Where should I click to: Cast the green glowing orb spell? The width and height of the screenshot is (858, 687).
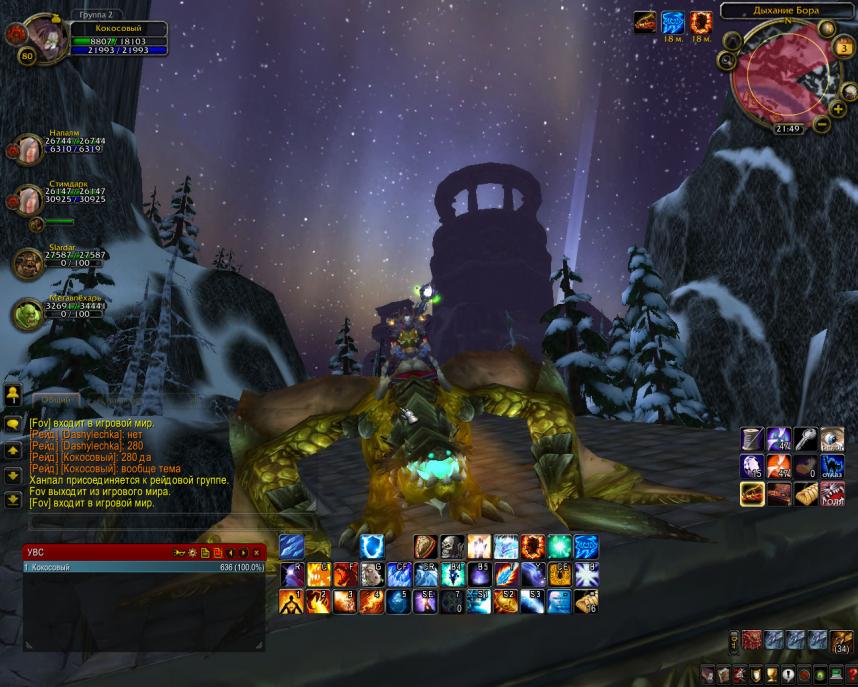559,546
